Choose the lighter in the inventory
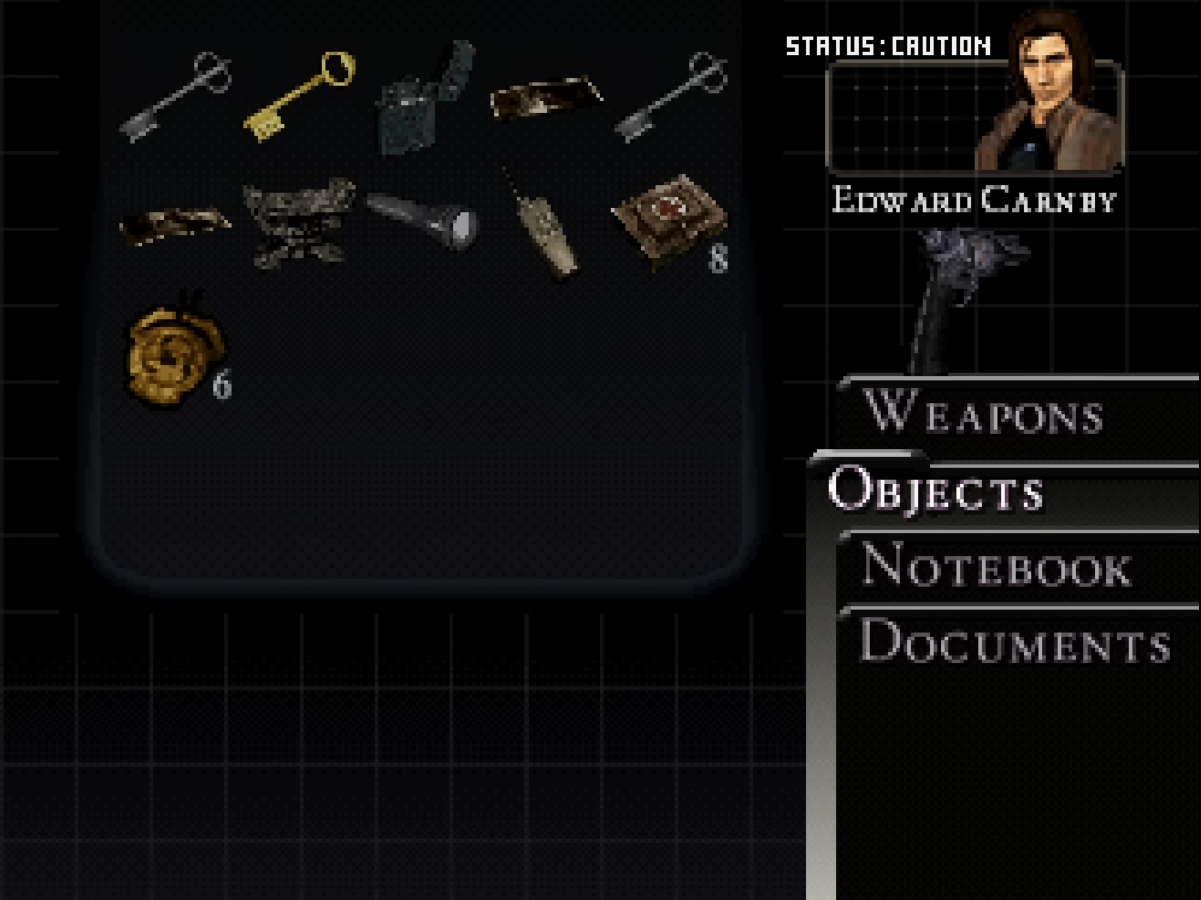 423,98
